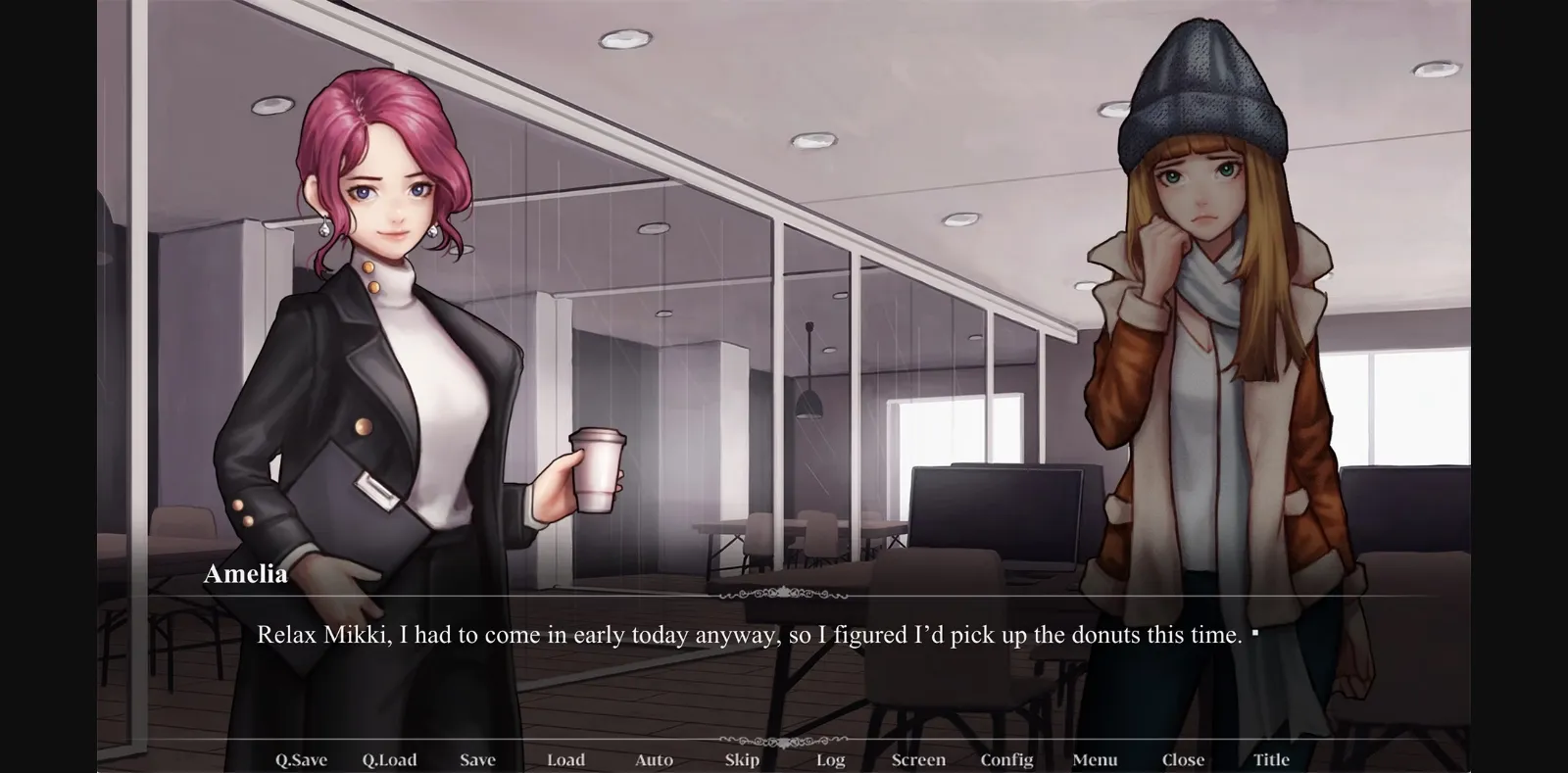This screenshot has width=1568, height=773.
Task: Quick load the game with Q.Load
Action: pyautogui.click(x=389, y=759)
